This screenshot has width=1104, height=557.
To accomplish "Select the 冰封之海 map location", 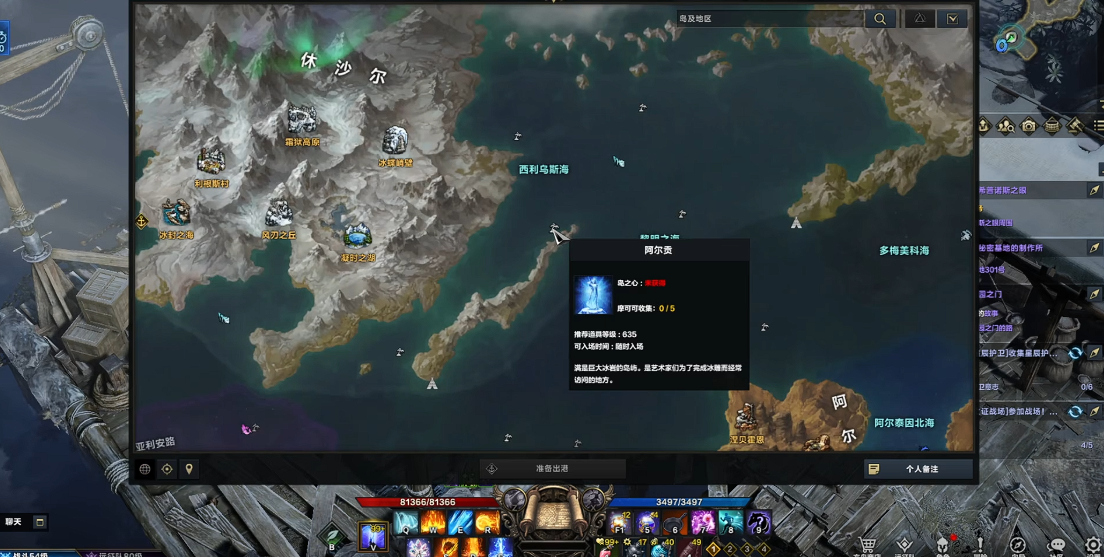I will coord(177,213).
